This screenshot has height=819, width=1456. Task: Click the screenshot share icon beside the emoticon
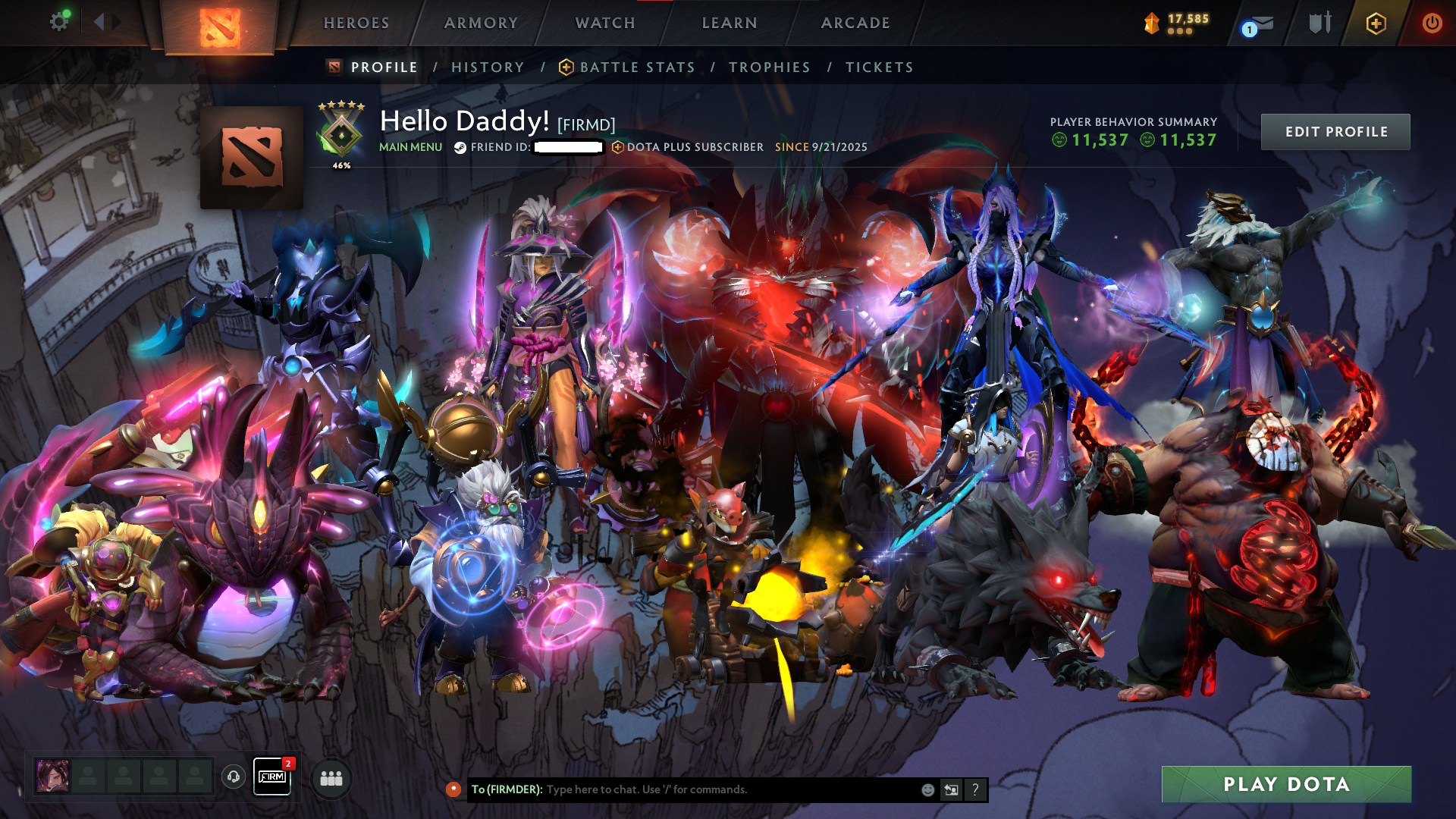coord(951,789)
